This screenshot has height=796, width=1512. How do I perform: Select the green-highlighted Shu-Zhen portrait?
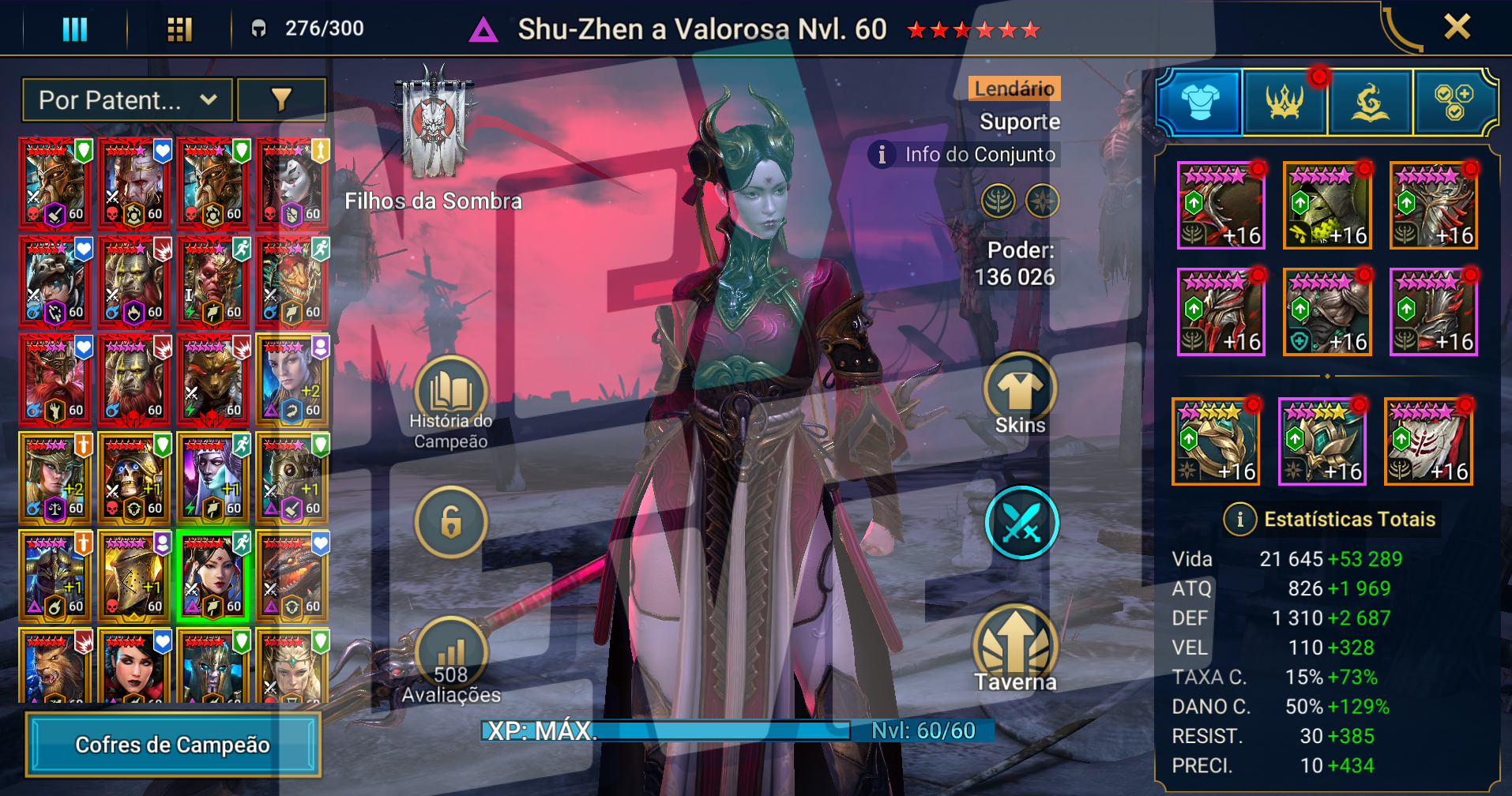[213, 576]
